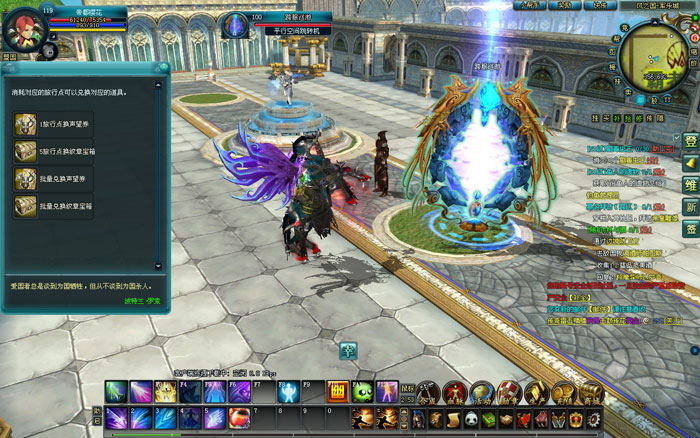The height and width of the screenshot is (438, 700).
Task: Select the target portrait at top center
Action: click(x=236, y=24)
